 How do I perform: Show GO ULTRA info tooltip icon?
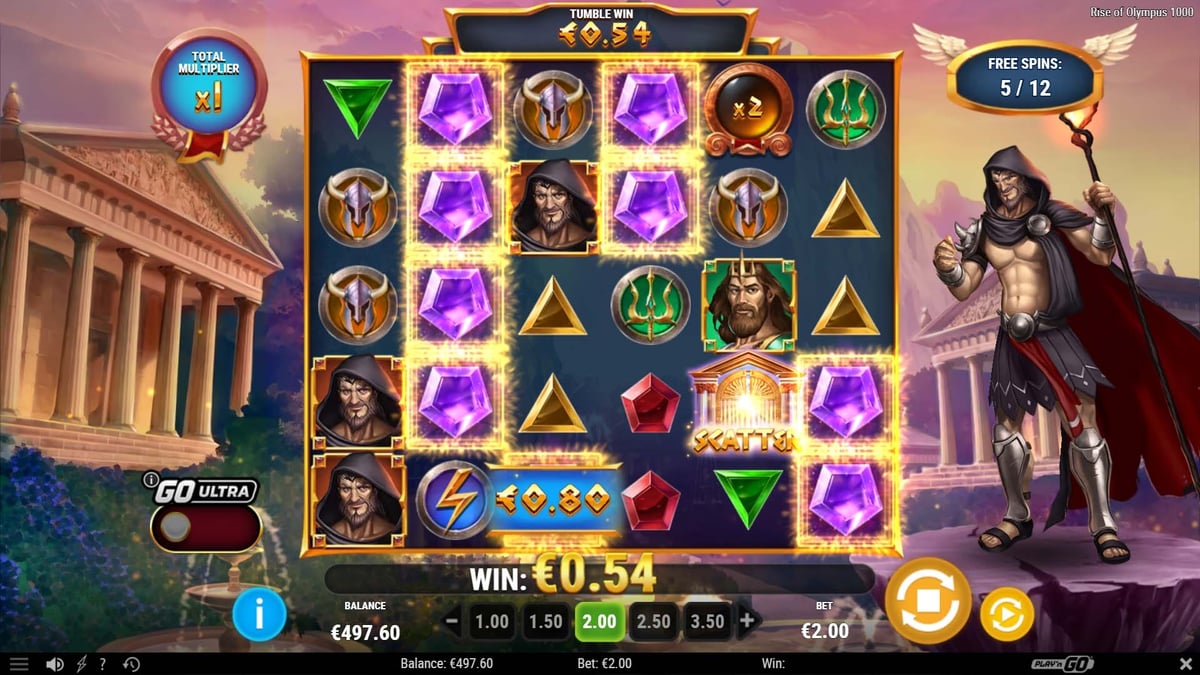151,479
